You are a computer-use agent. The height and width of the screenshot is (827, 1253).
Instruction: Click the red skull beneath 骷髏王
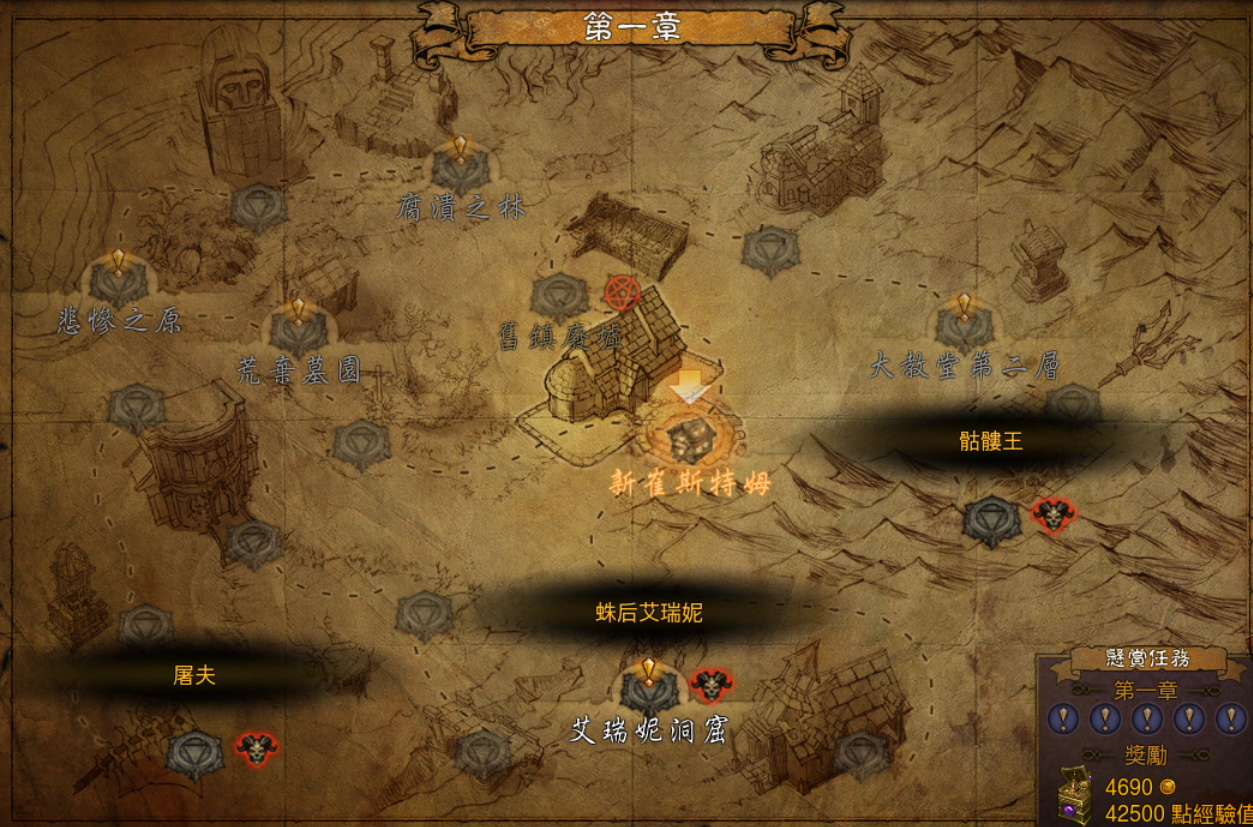pyautogui.click(x=1053, y=516)
